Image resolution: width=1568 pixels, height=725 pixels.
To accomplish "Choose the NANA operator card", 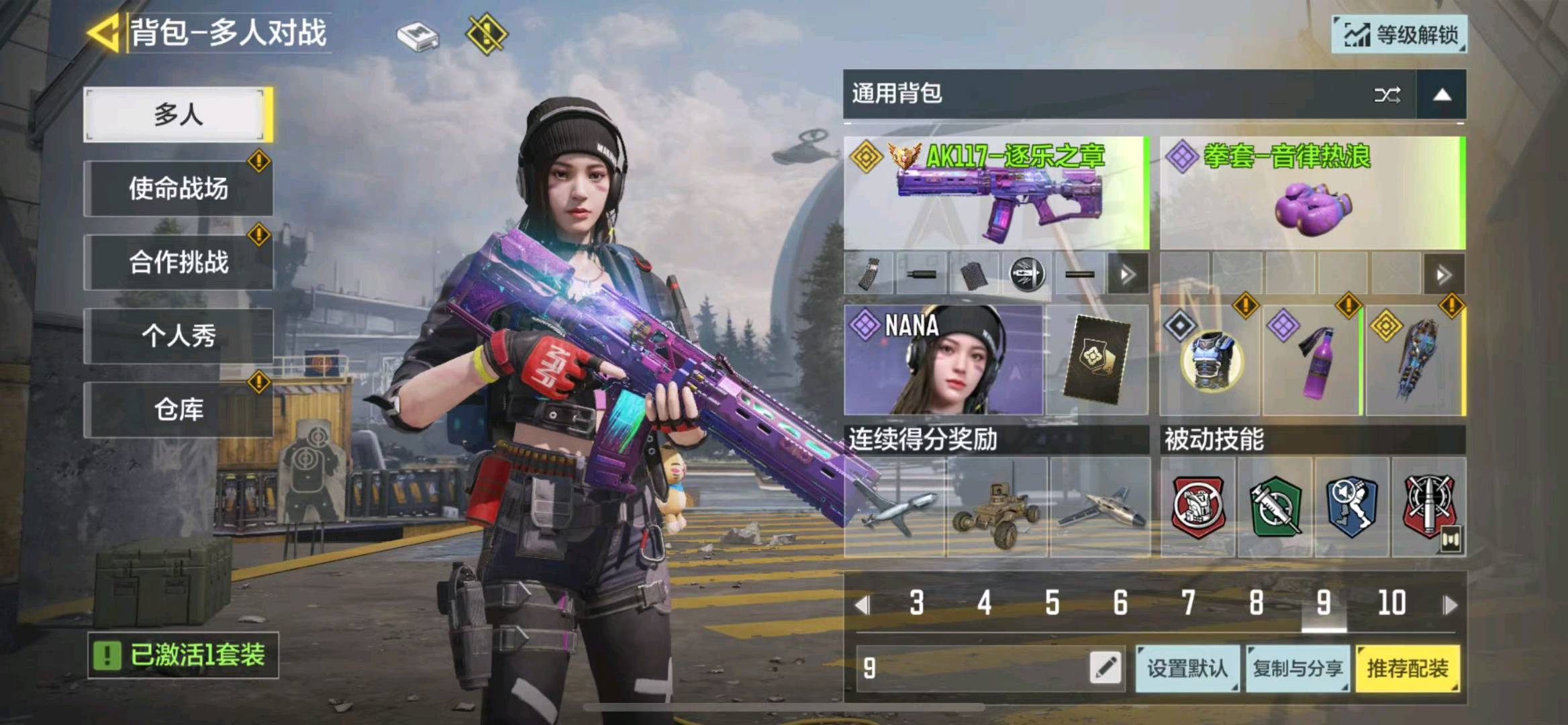I will 943,360.
